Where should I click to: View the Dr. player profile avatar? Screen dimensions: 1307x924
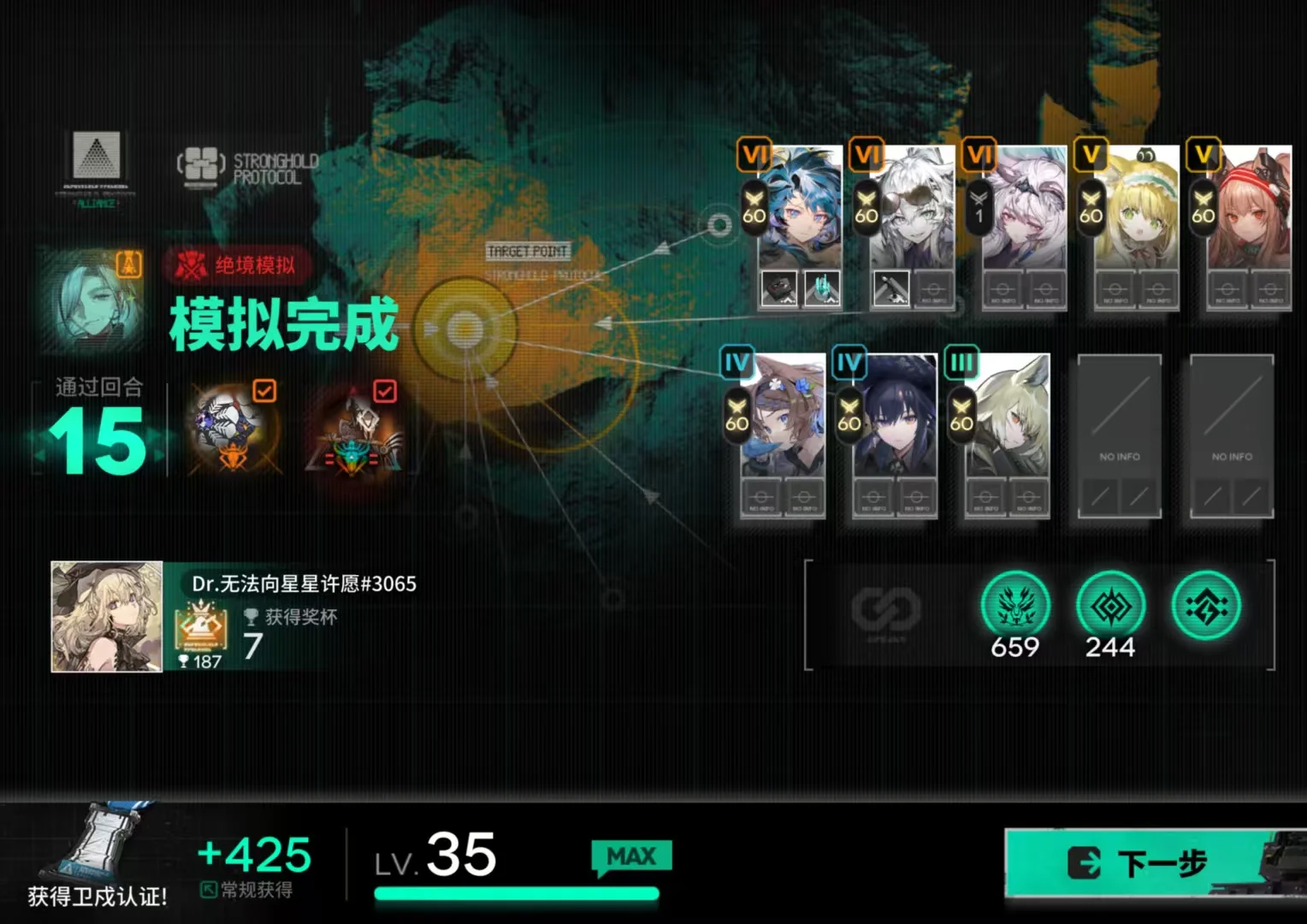point(107,616)
